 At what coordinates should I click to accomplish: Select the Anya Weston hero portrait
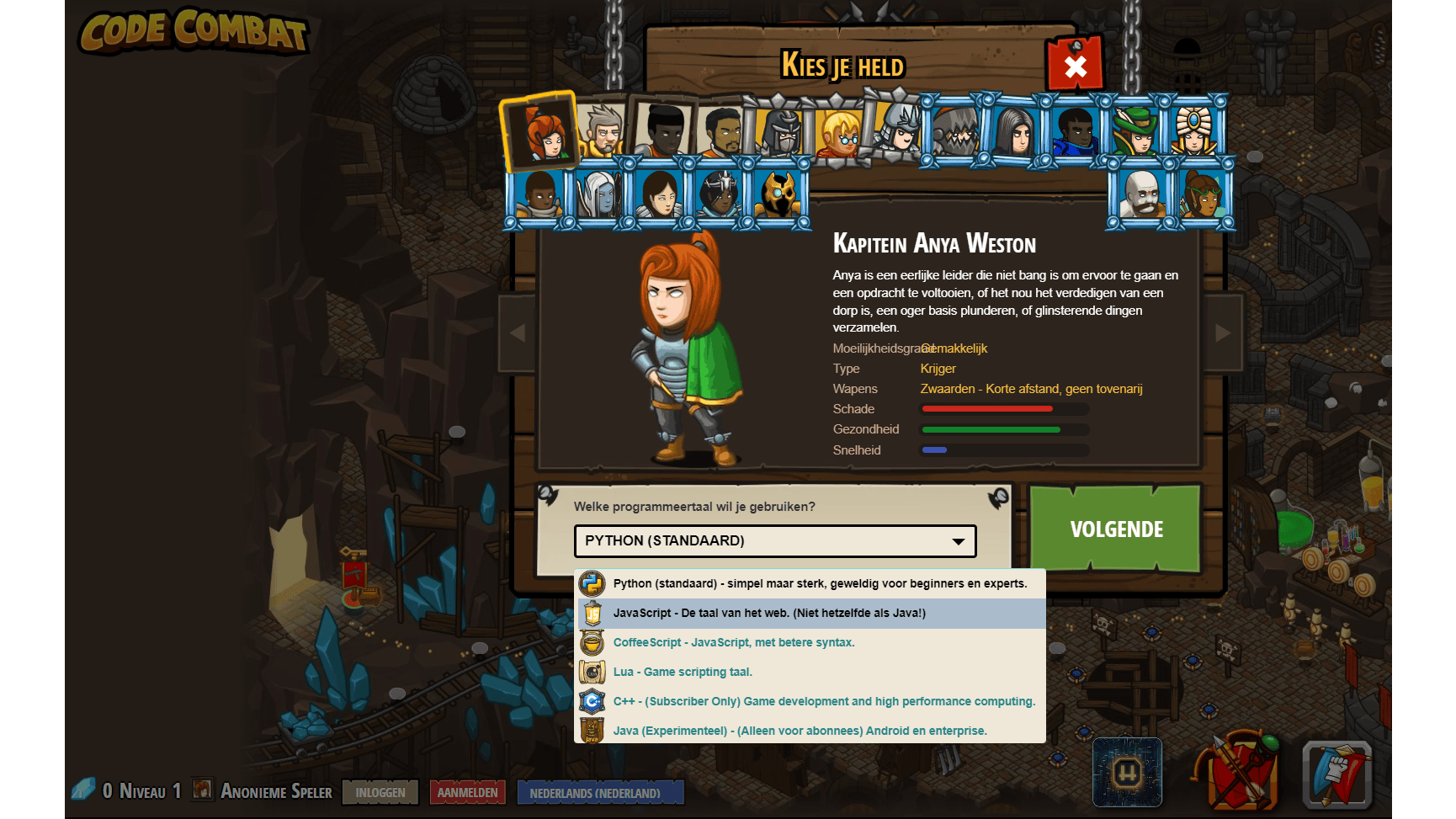click(x=540, y=132)
